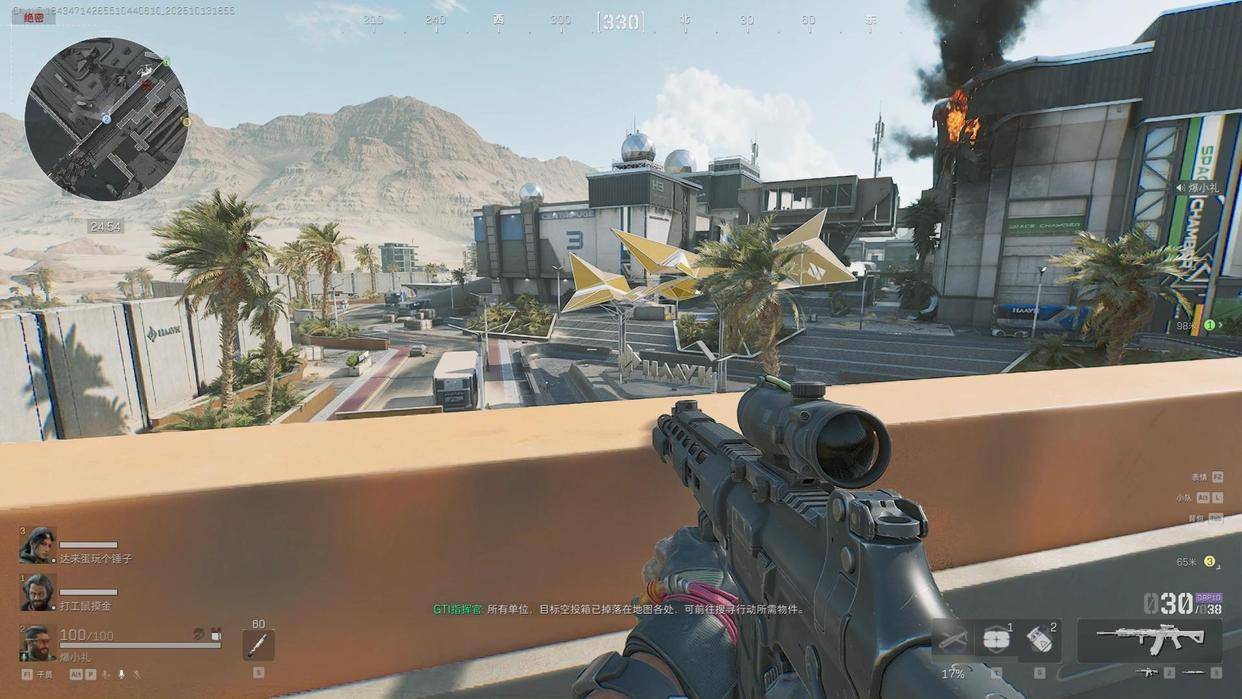1242x699 pixels.
Task: Switch to the small rifle icon below the weapon panel
Action: tap(1149, 673)
